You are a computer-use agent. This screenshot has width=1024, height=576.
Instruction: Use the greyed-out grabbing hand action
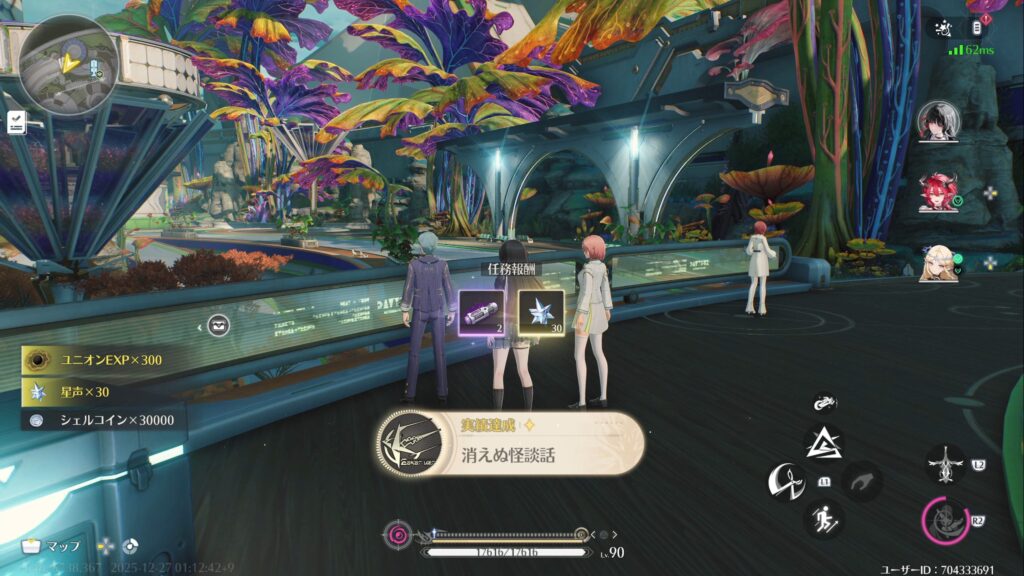point(861,482)
